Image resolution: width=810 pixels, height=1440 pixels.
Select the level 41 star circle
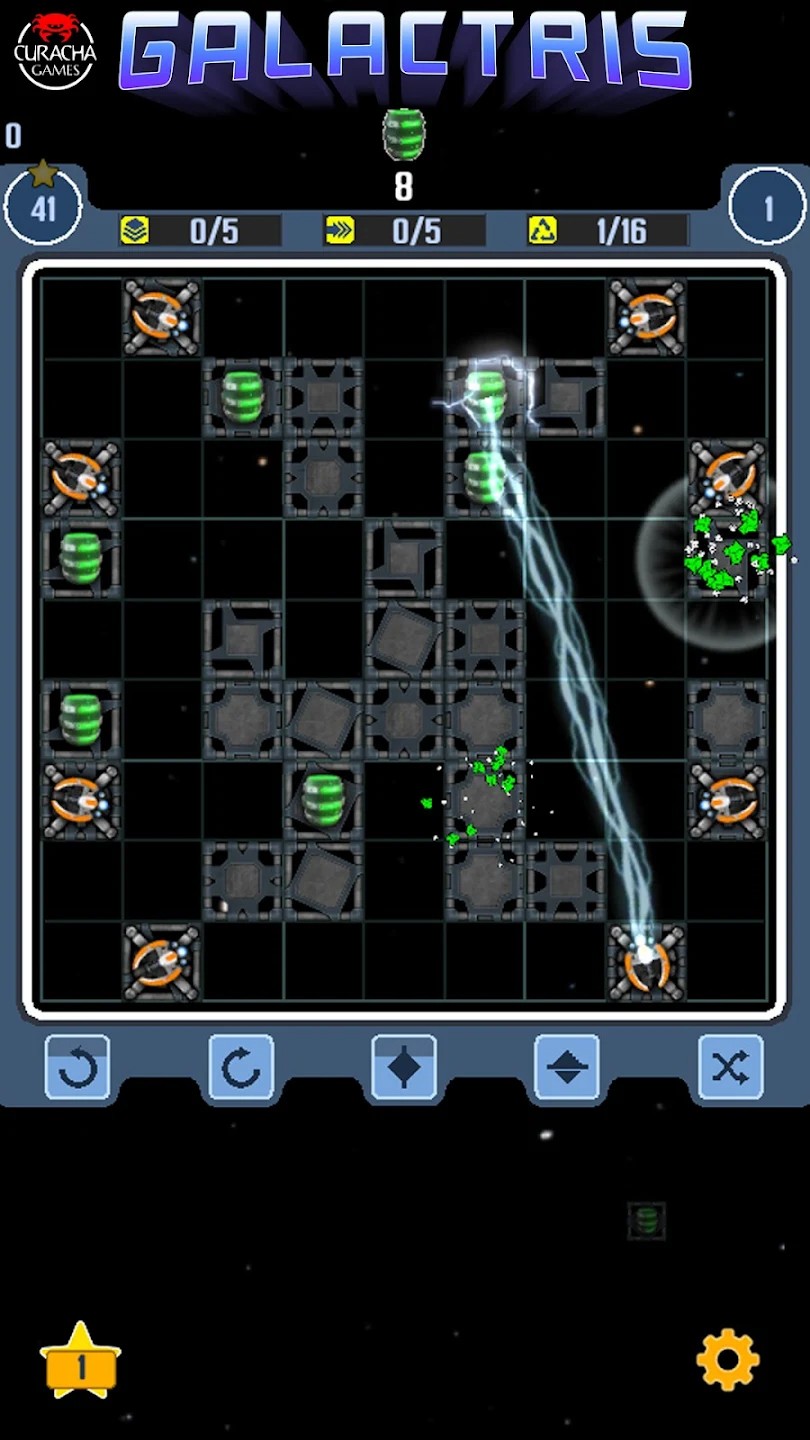pyautogui.click(x=43, y=207)
